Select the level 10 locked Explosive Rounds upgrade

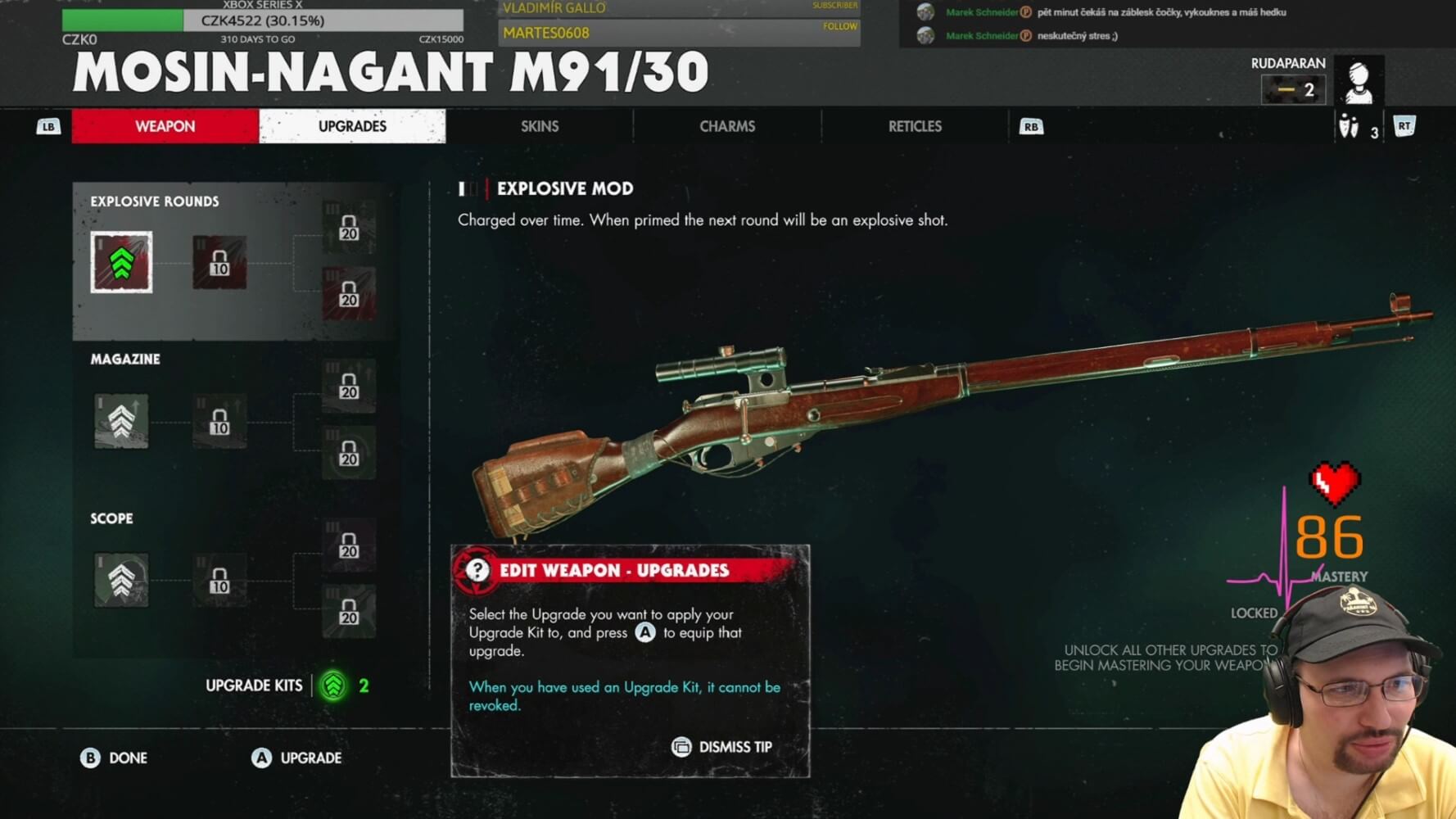coord(219,262)
